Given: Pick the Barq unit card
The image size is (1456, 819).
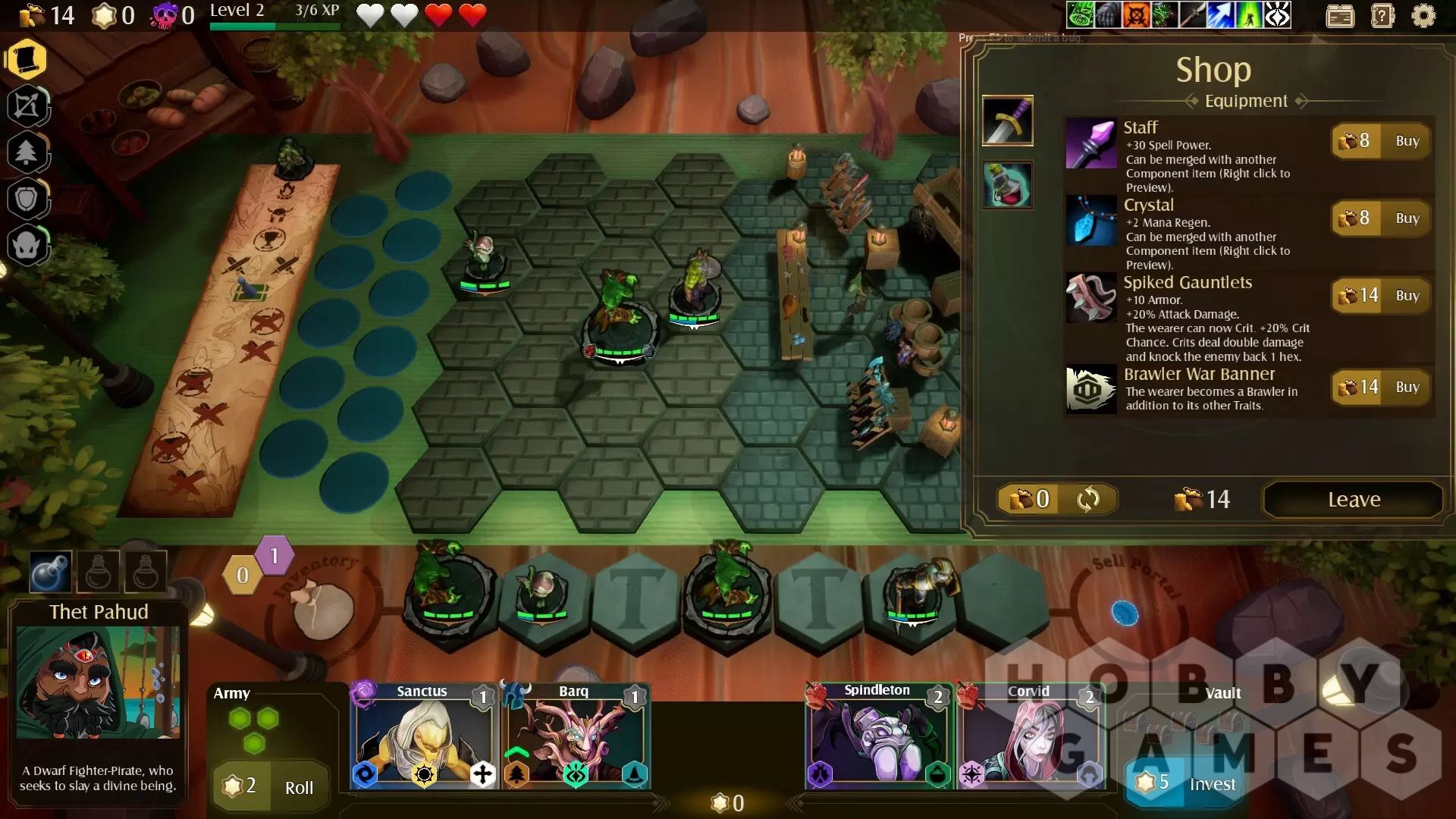Looking at the screenshot, I should point(575,737).
